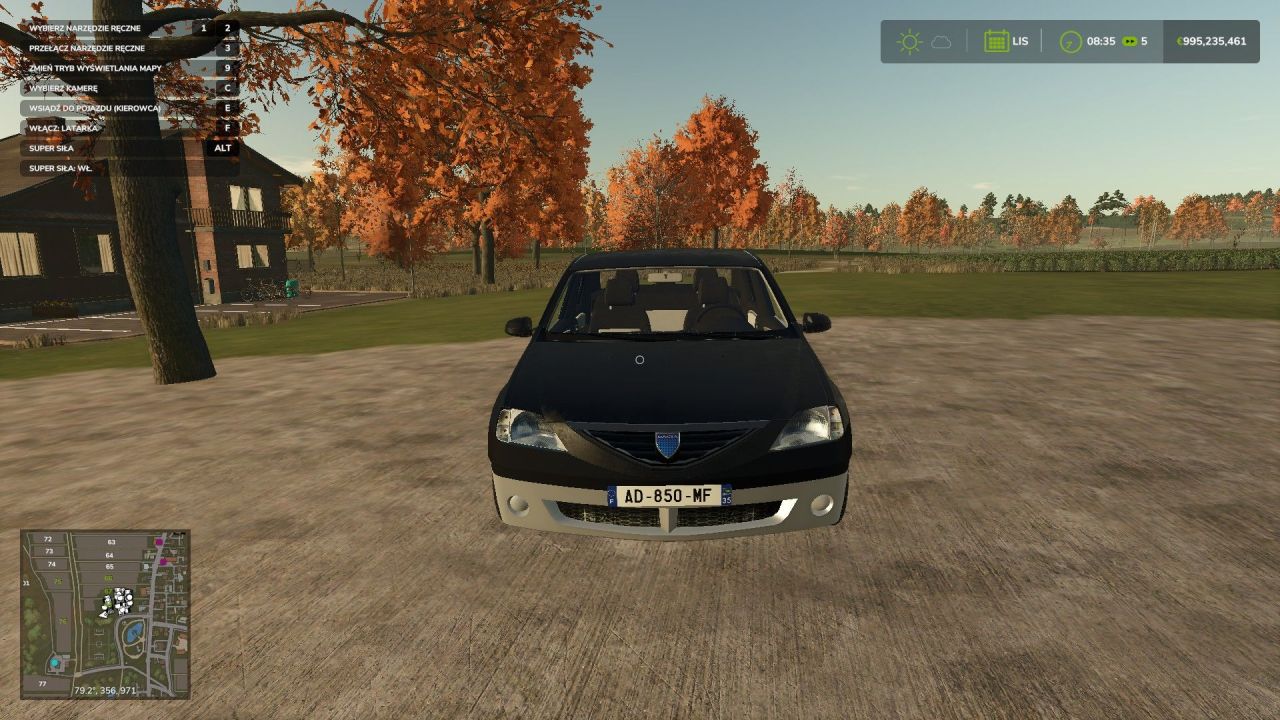Enable SUPER SIŁA with the ALT hint
Image resolution: width=1280 pixels, height=720 pixels.
point(120,147)
